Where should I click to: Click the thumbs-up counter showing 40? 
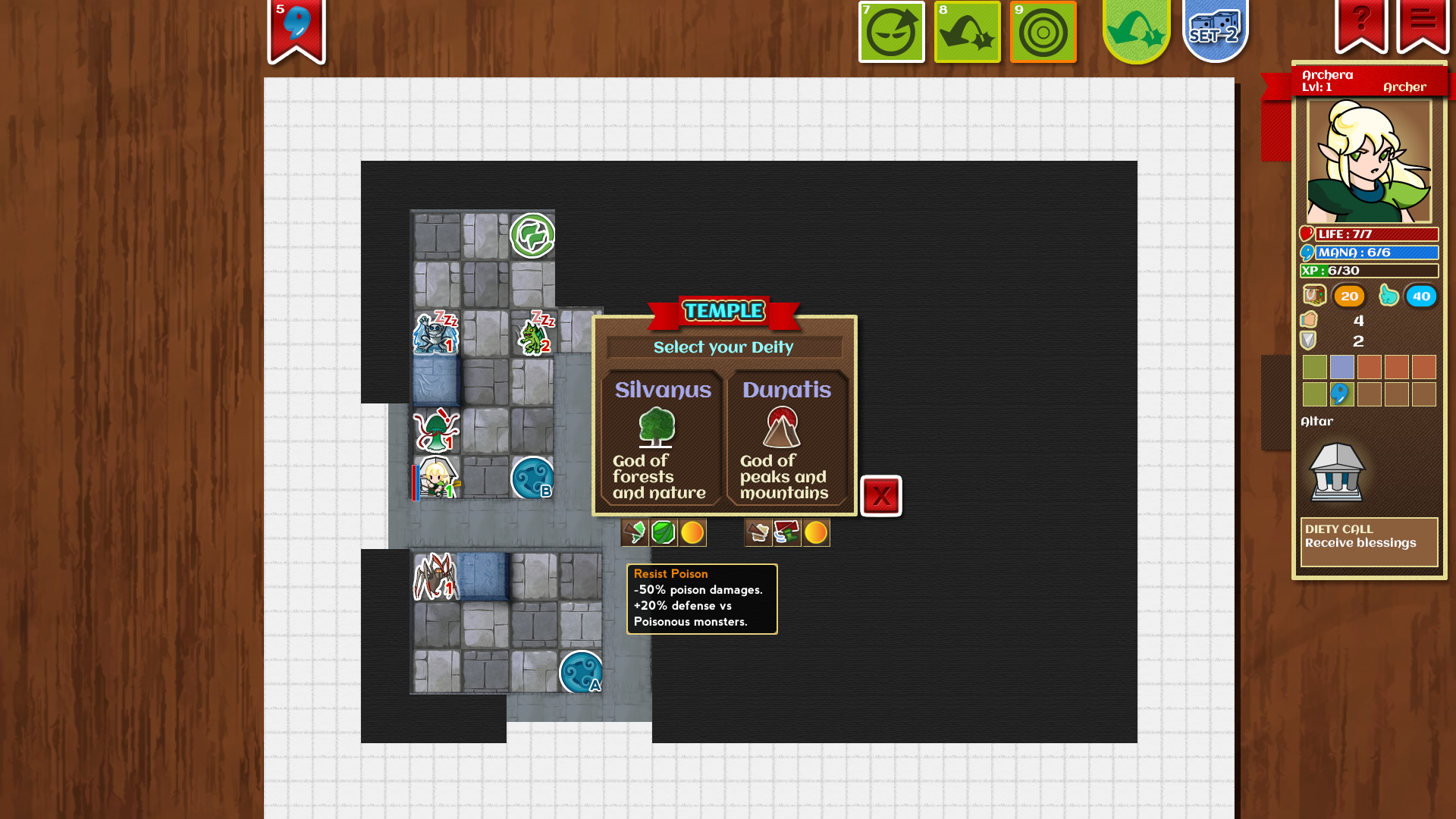pos(1421,296)
